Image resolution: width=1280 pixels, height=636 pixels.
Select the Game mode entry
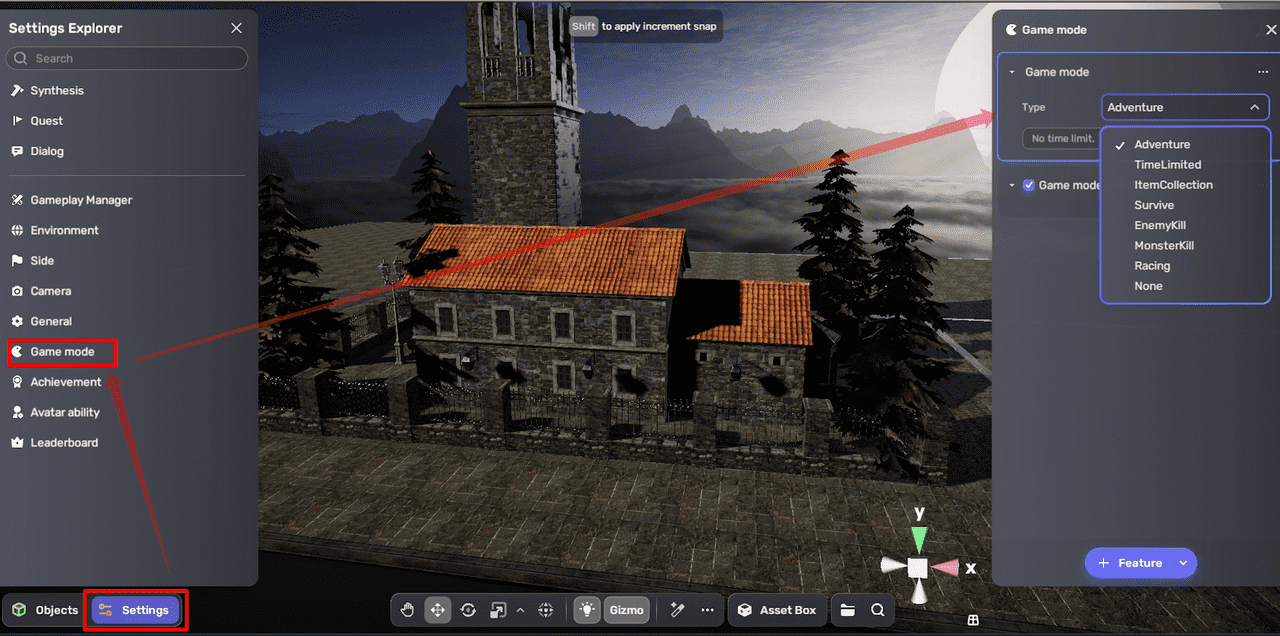click(62, 352)
